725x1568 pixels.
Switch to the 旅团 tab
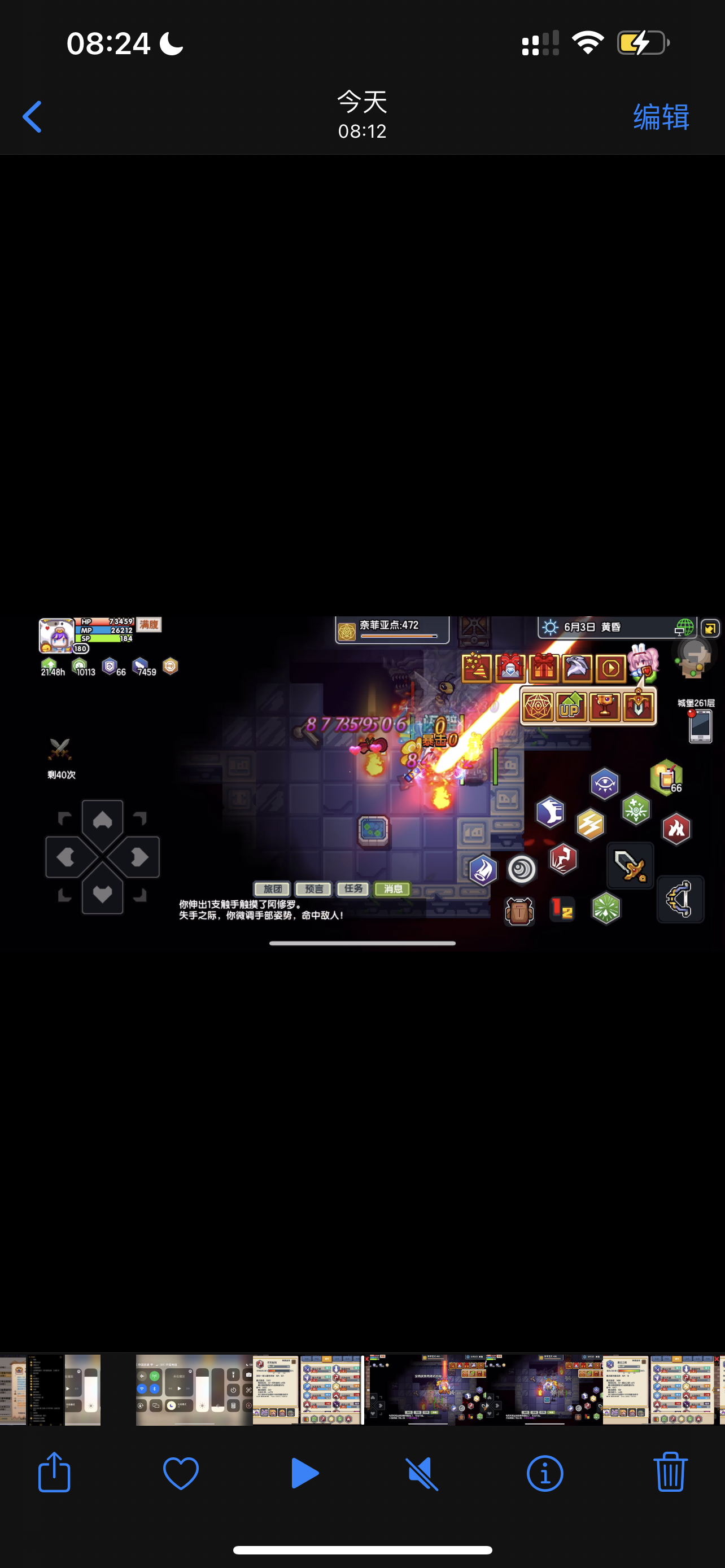(x=272, y=890)
